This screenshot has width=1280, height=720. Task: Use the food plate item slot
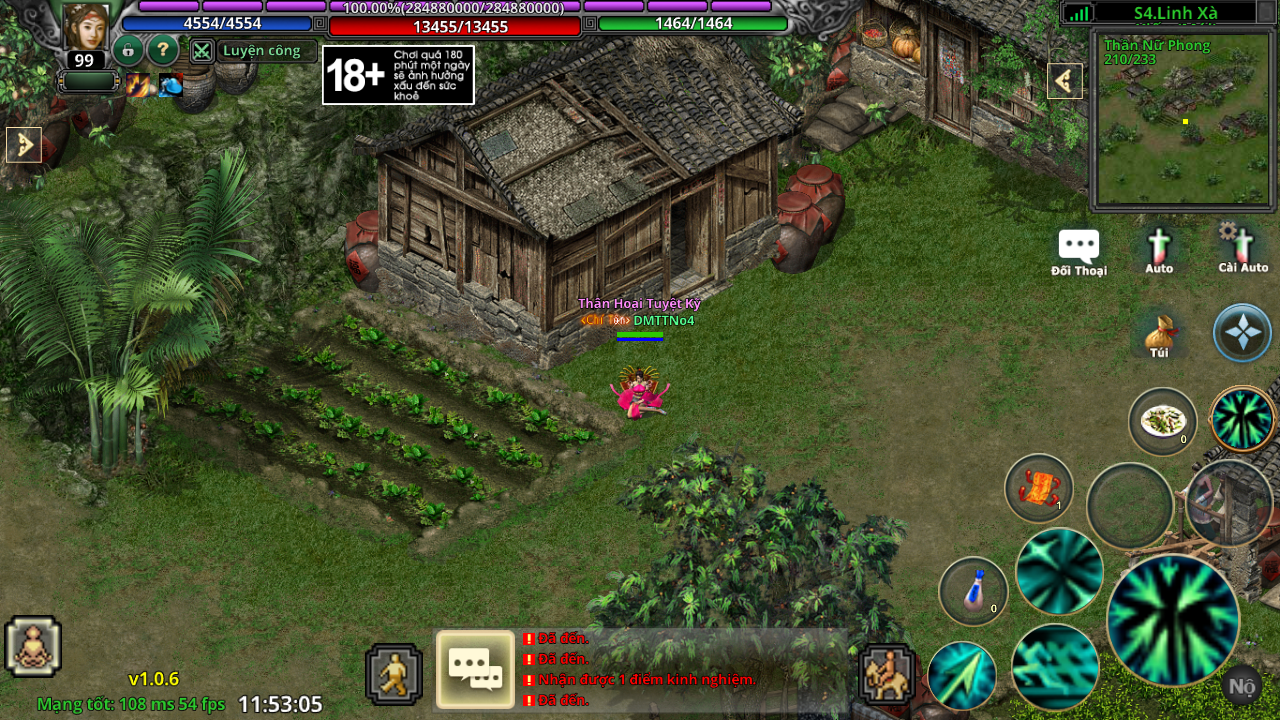coord(1163,421)
